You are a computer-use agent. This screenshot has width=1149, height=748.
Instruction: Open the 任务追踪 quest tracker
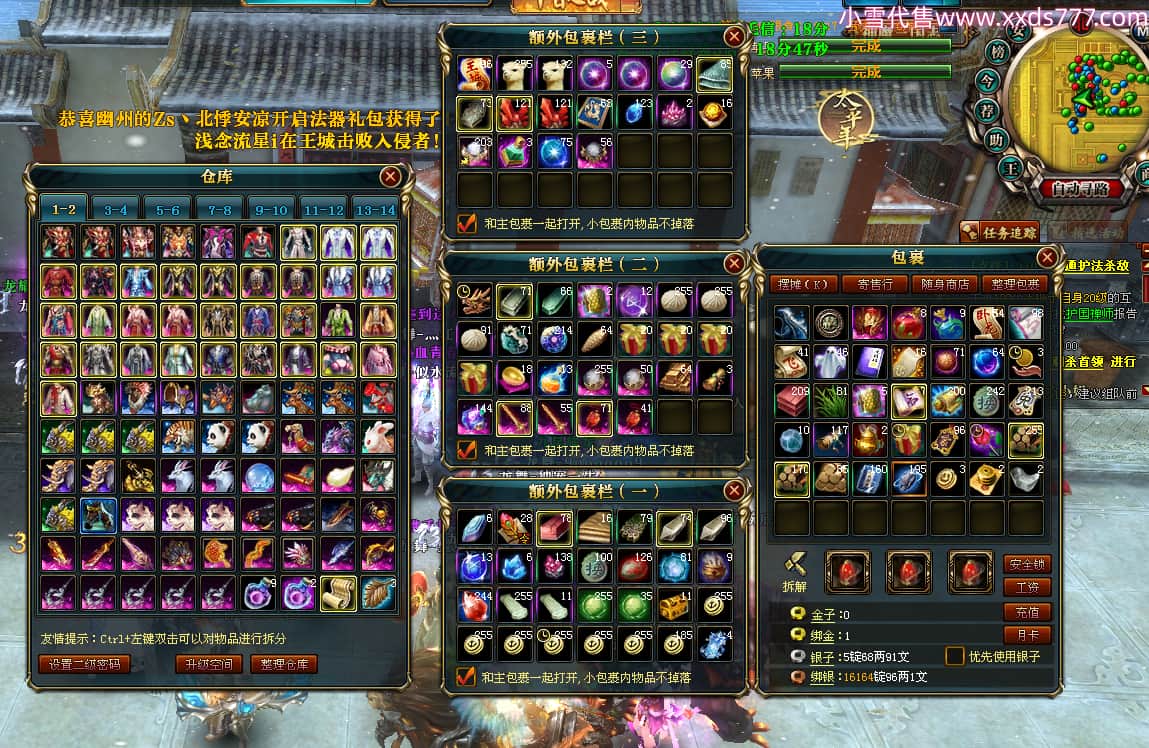coord(999,232)
